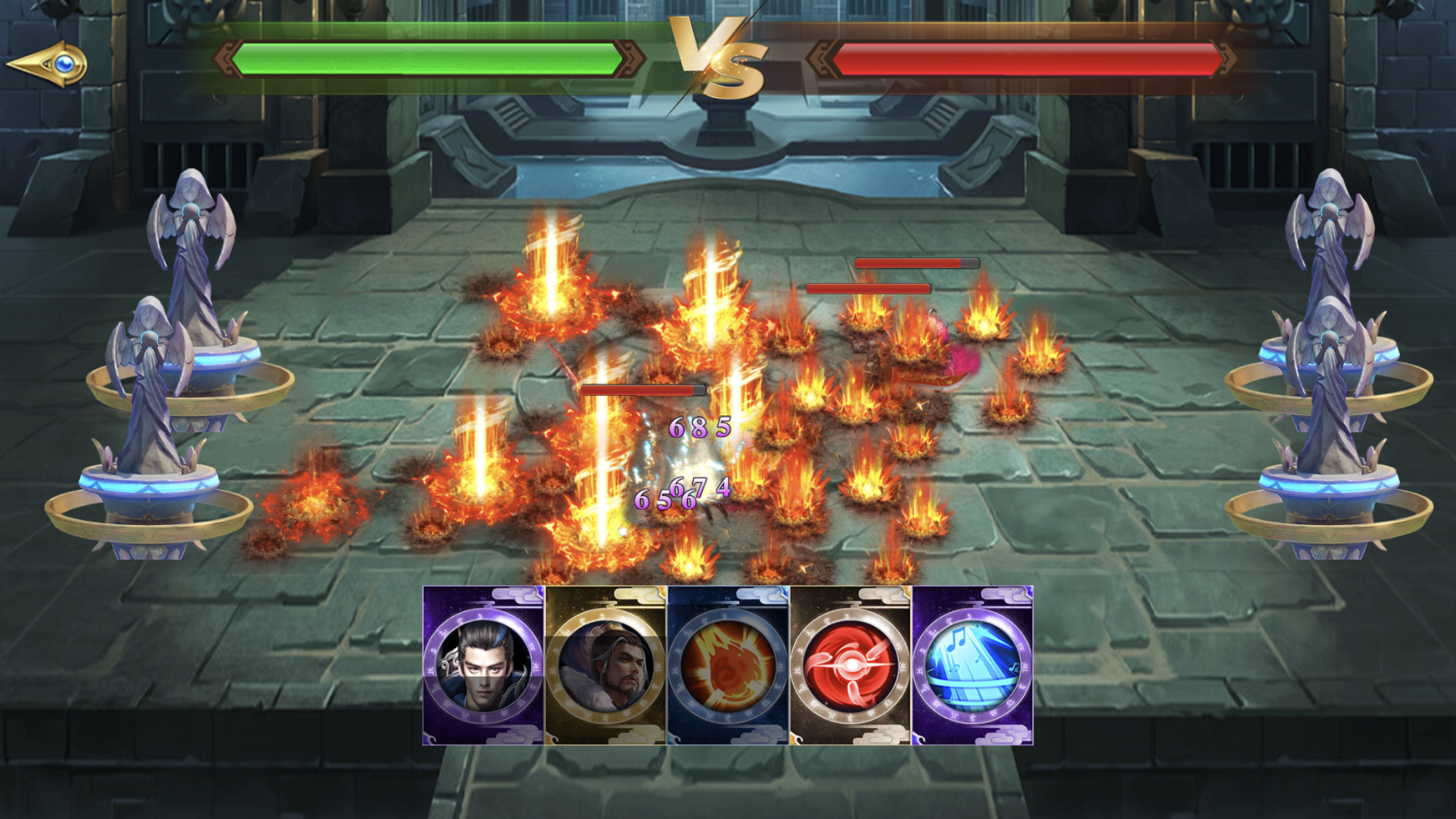Activate the fireball explosion skill card
The height and width of the screenshot is (819, 1456).
pos(728,665)
